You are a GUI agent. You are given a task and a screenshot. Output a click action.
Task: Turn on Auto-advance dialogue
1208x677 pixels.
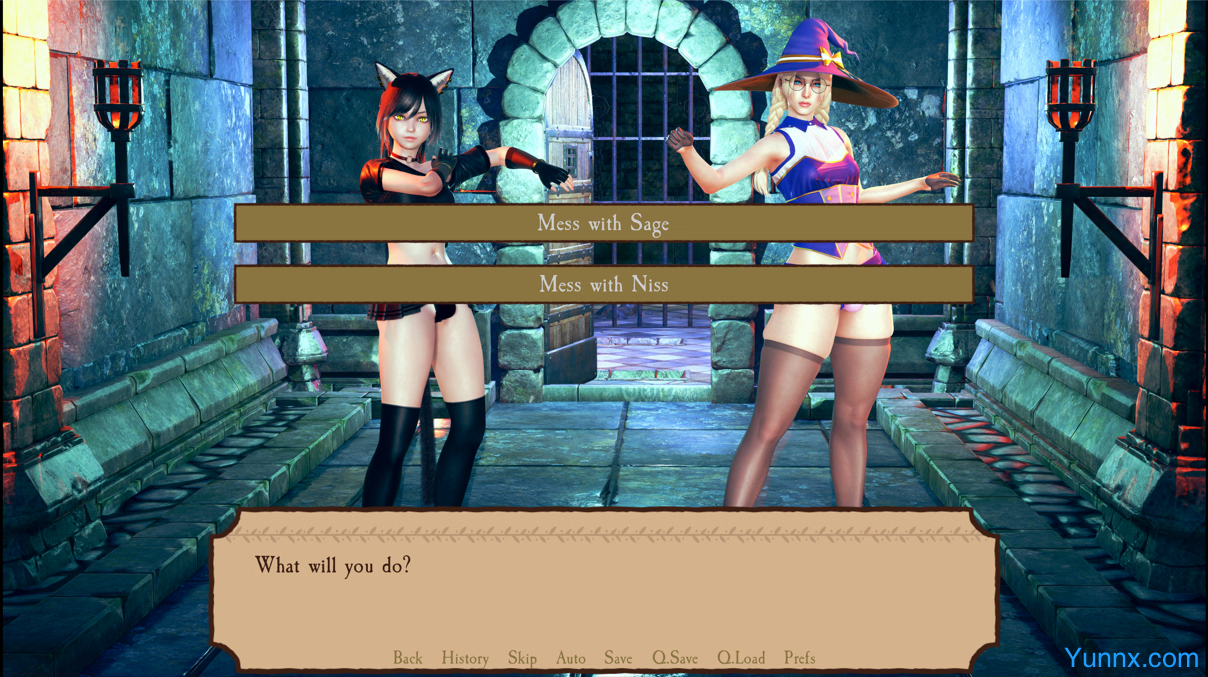pyautogui.click(x=571, y=658)
